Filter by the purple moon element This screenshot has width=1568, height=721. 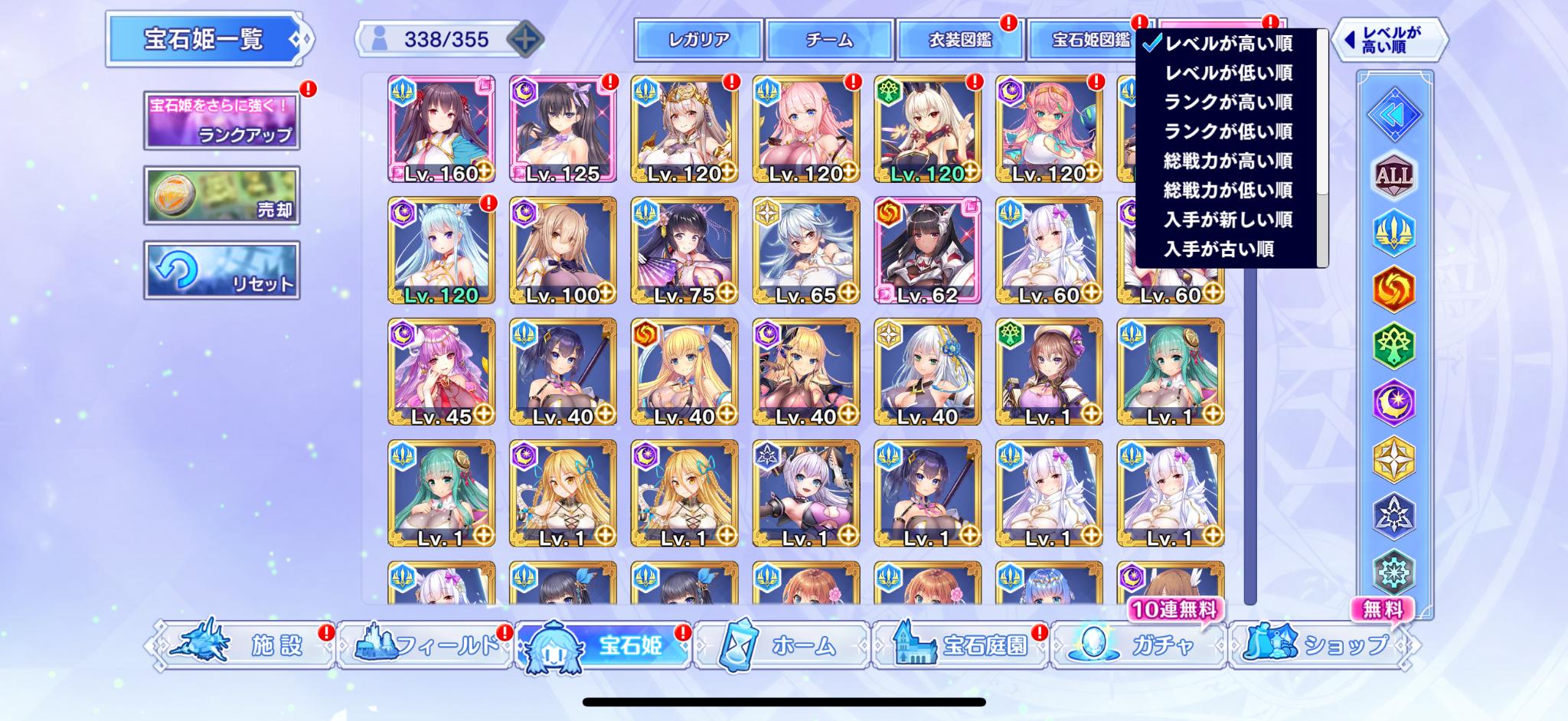[1394, 403]
